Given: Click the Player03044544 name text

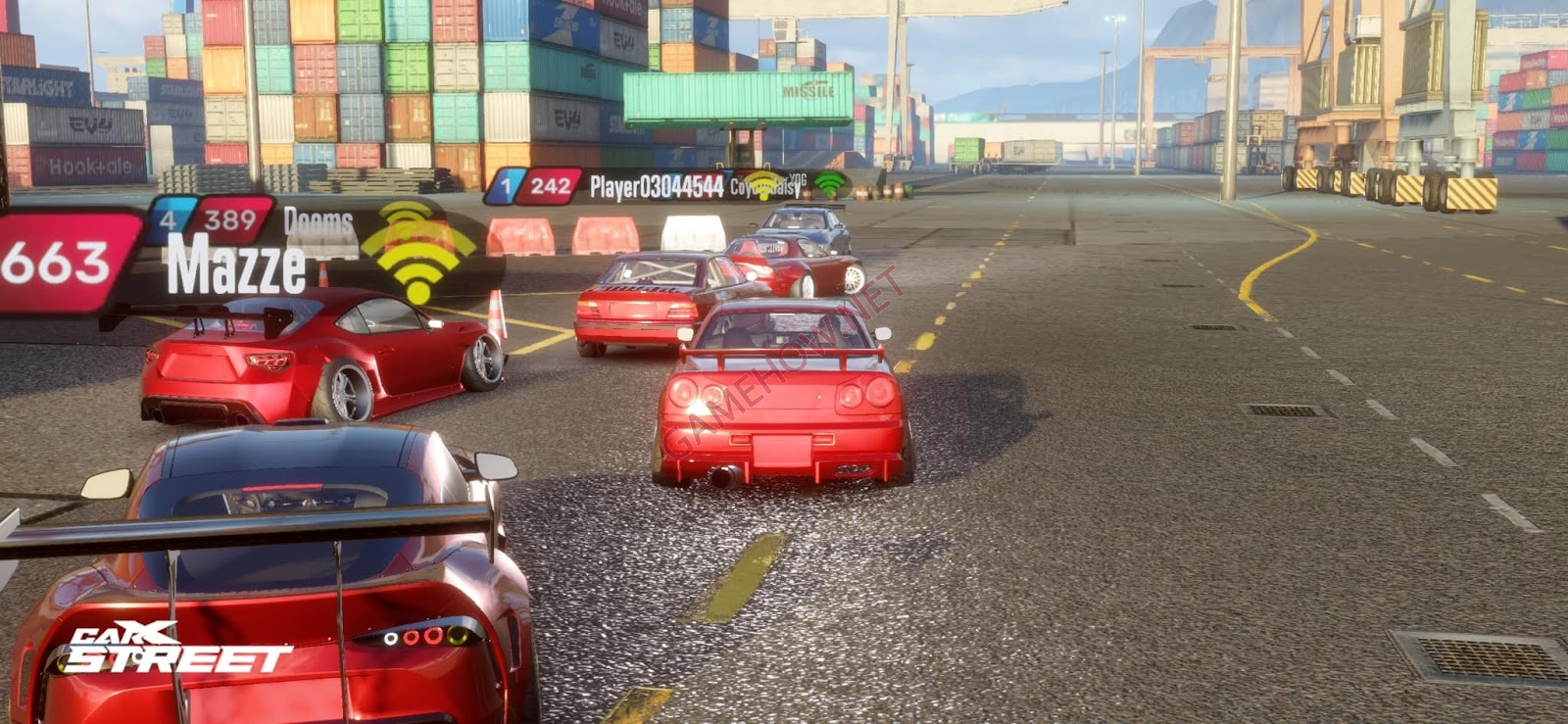Looking at the screenshot, I should (657, 185).
